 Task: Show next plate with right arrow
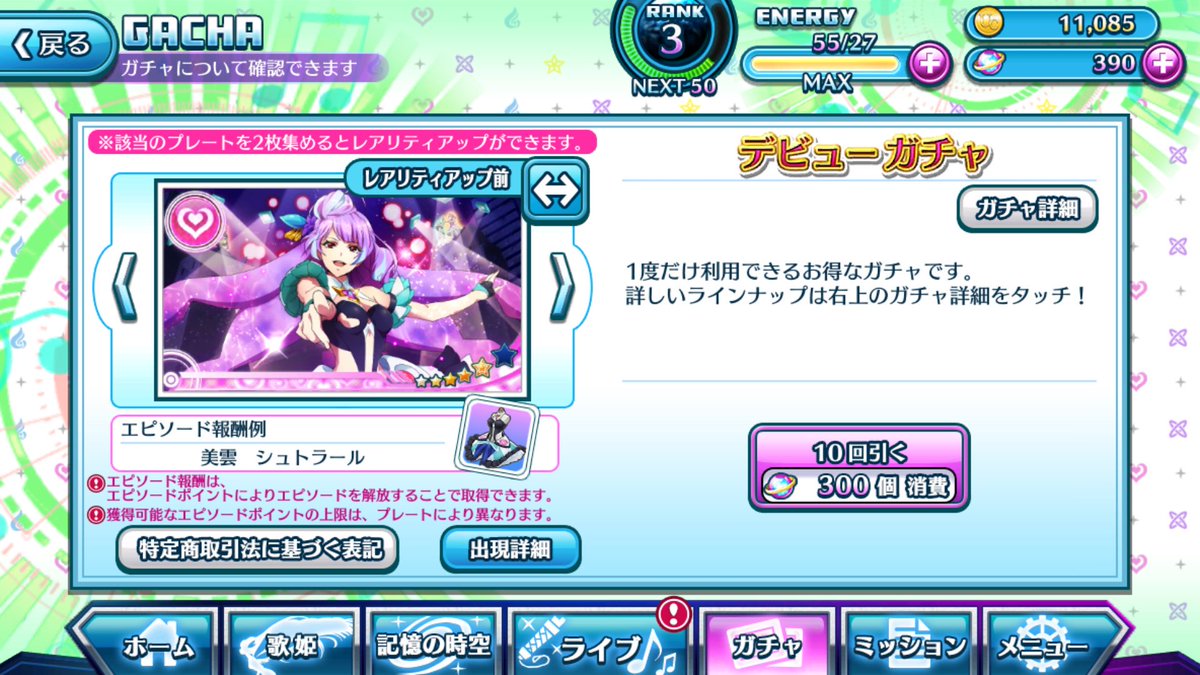(x=561, y=286)
